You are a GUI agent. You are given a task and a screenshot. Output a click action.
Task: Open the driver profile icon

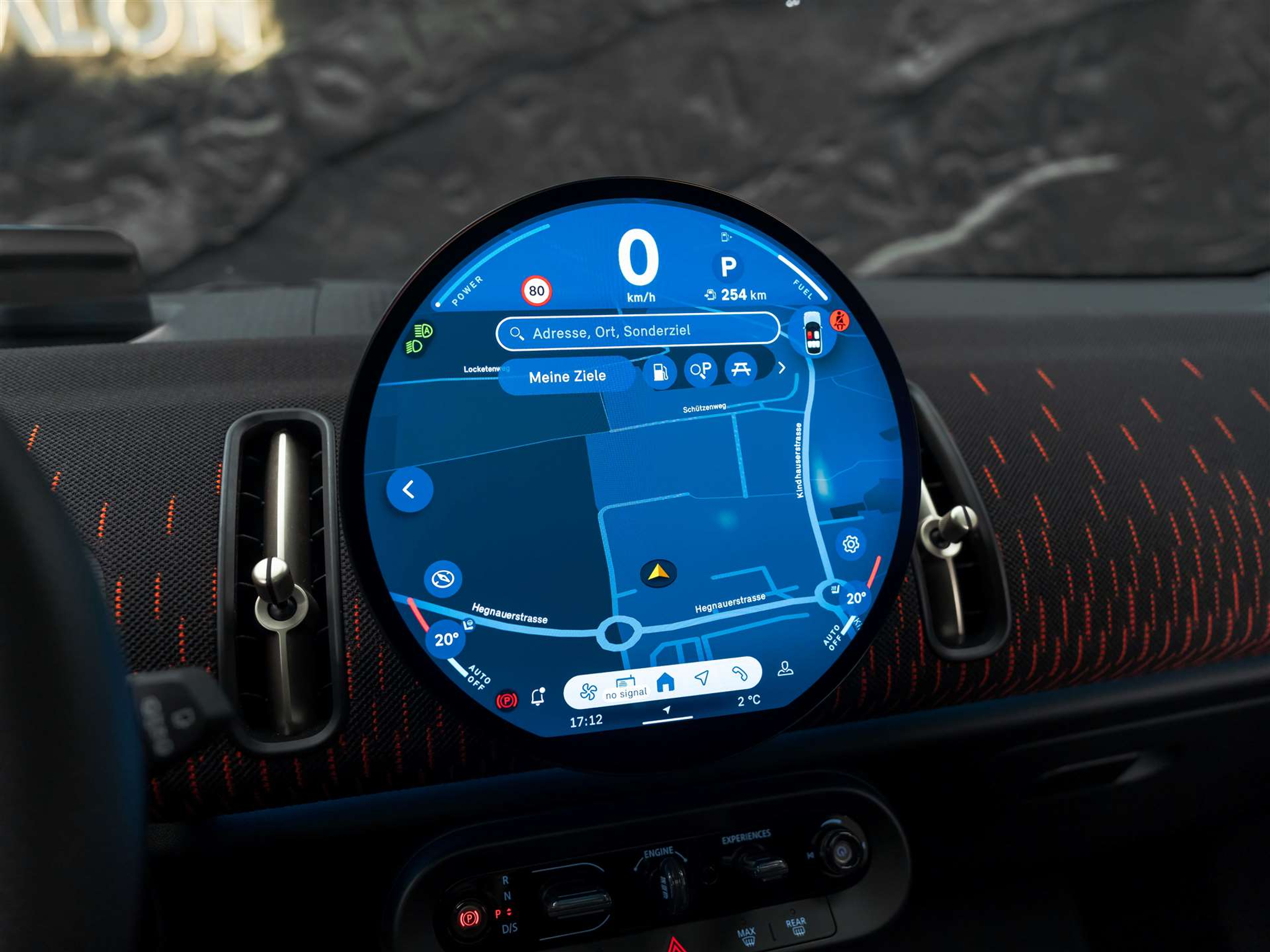(x=785, y=669)
